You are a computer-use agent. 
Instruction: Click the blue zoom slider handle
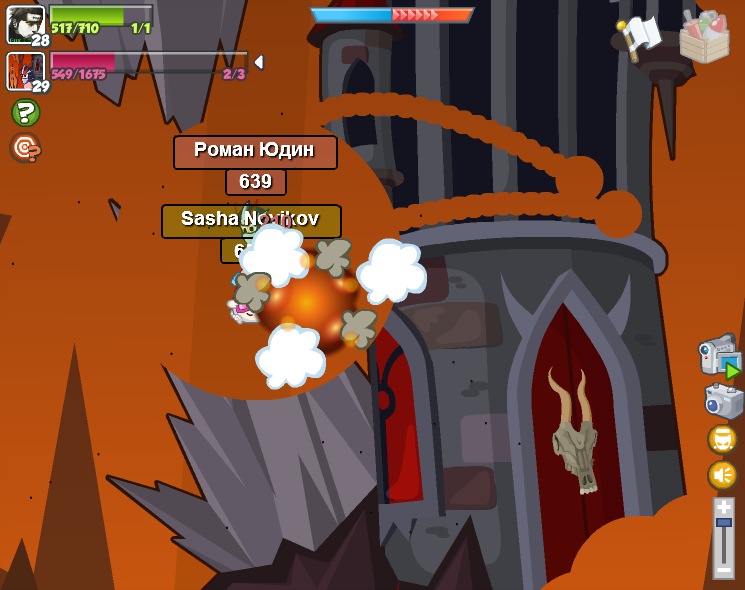coord(723,523)
